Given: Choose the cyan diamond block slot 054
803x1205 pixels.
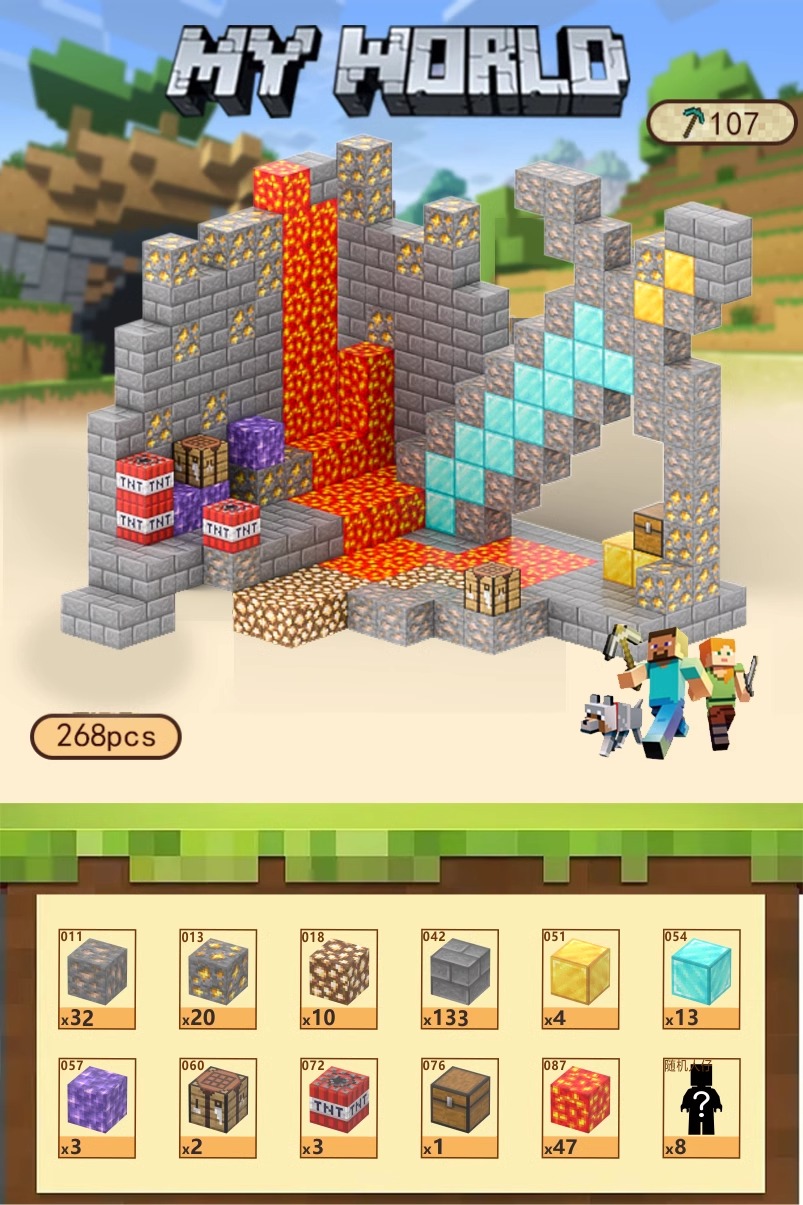Looking at the screenshot, I should click(x=701, y=977).
